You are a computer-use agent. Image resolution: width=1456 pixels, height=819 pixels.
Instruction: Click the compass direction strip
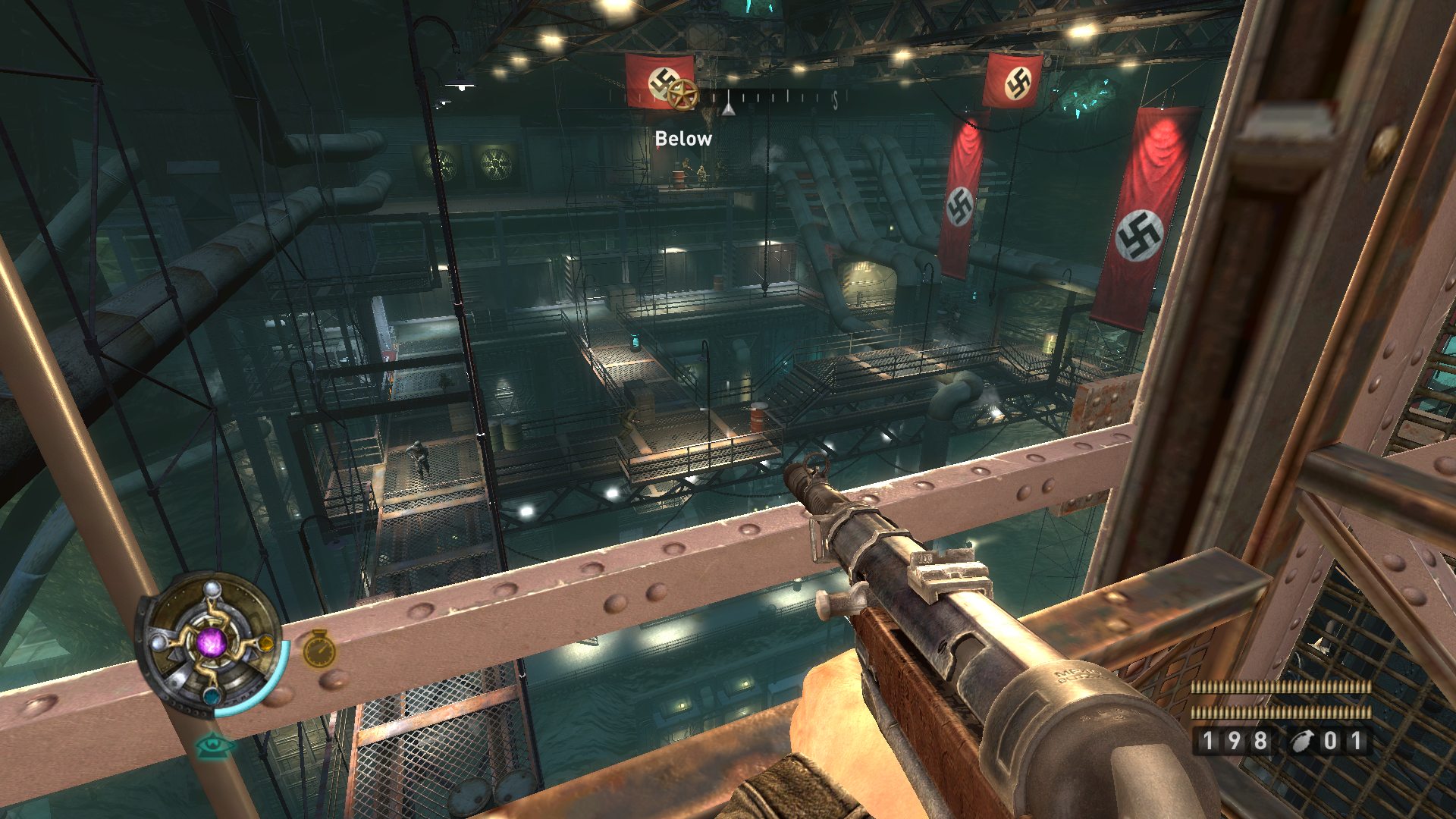pyautogui.click(x=758, y=99)
